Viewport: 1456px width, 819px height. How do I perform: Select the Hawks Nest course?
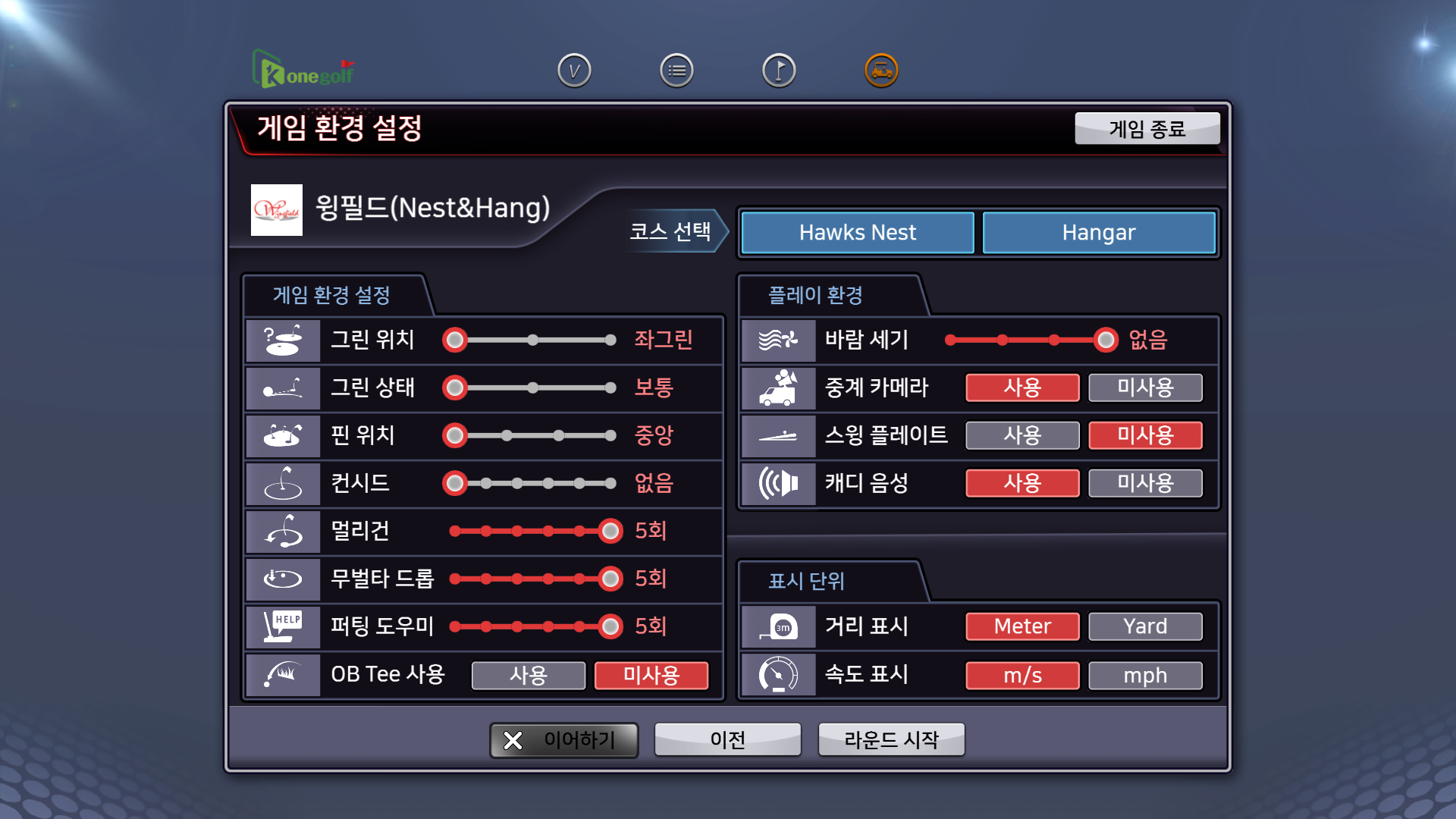pos(857,232)
